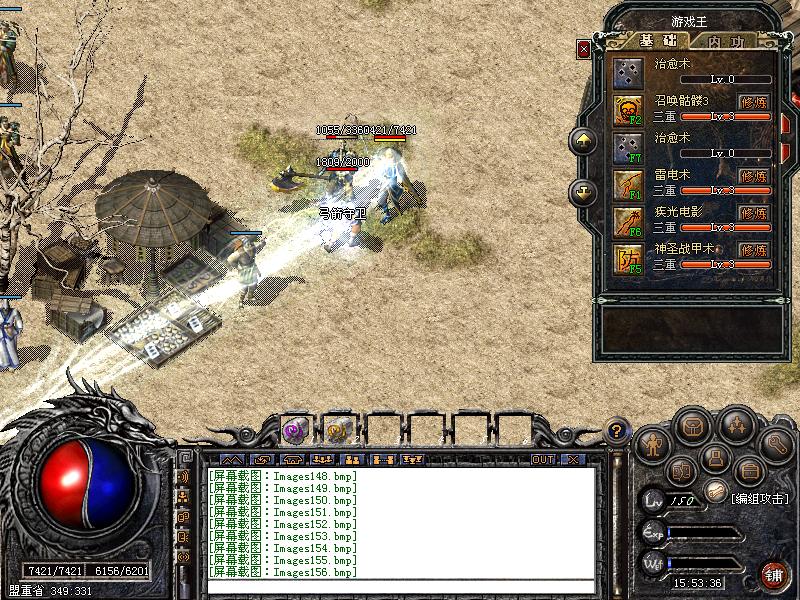Open the settings wrench icon
Viewport: 800px width, 600px height.
[x=775, y=441]
